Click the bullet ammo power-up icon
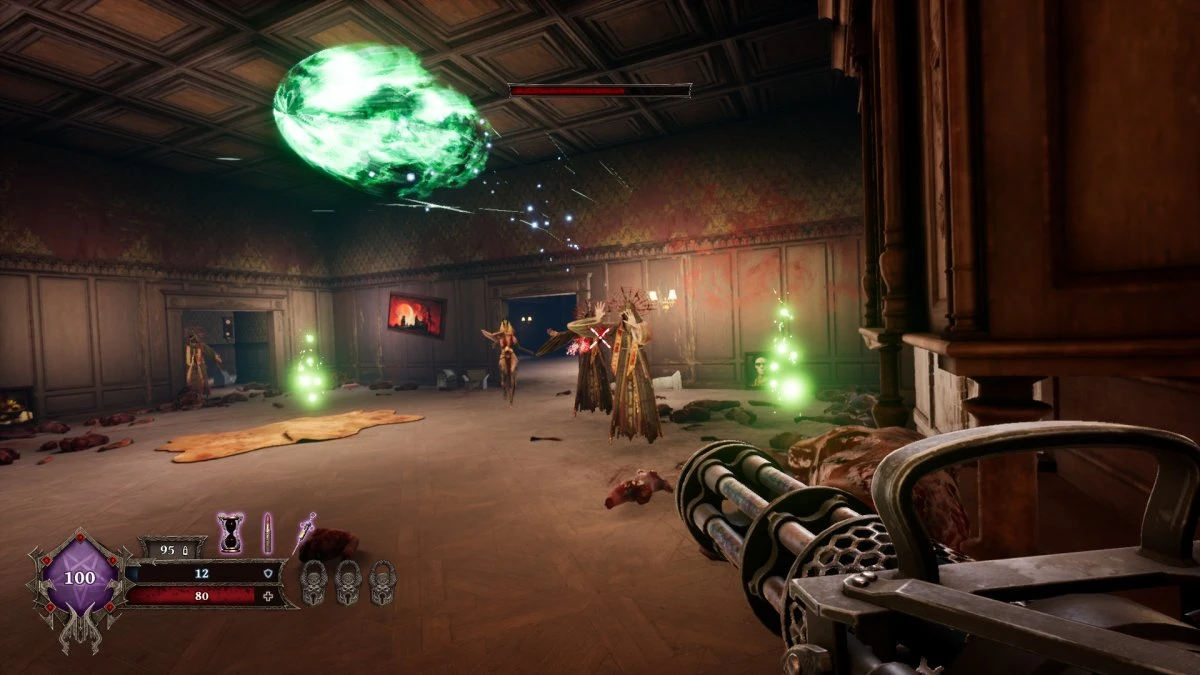 (x=267, y=532)
